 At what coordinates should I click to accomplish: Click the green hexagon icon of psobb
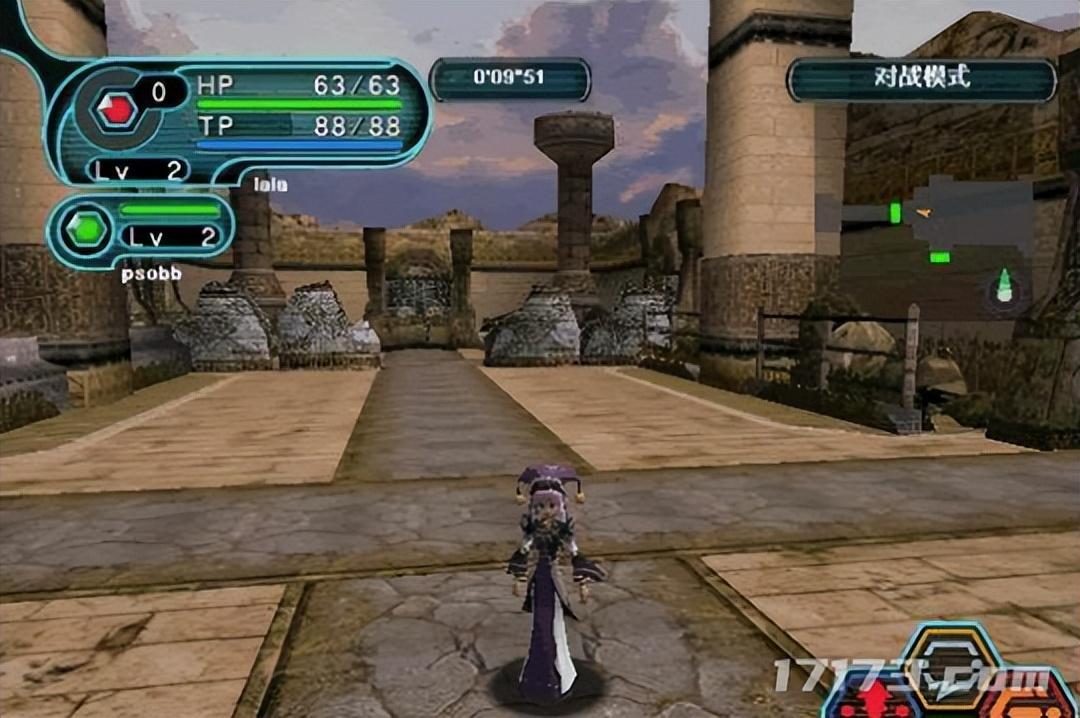[x=87, y=230]
